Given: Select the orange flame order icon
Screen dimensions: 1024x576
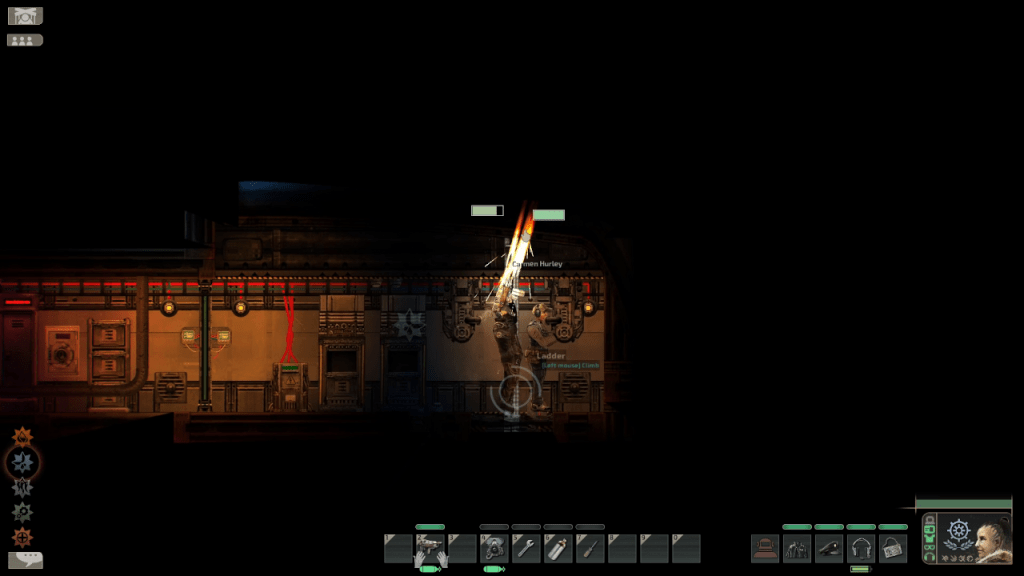Looking at the screenshot, I should point(22,437).
